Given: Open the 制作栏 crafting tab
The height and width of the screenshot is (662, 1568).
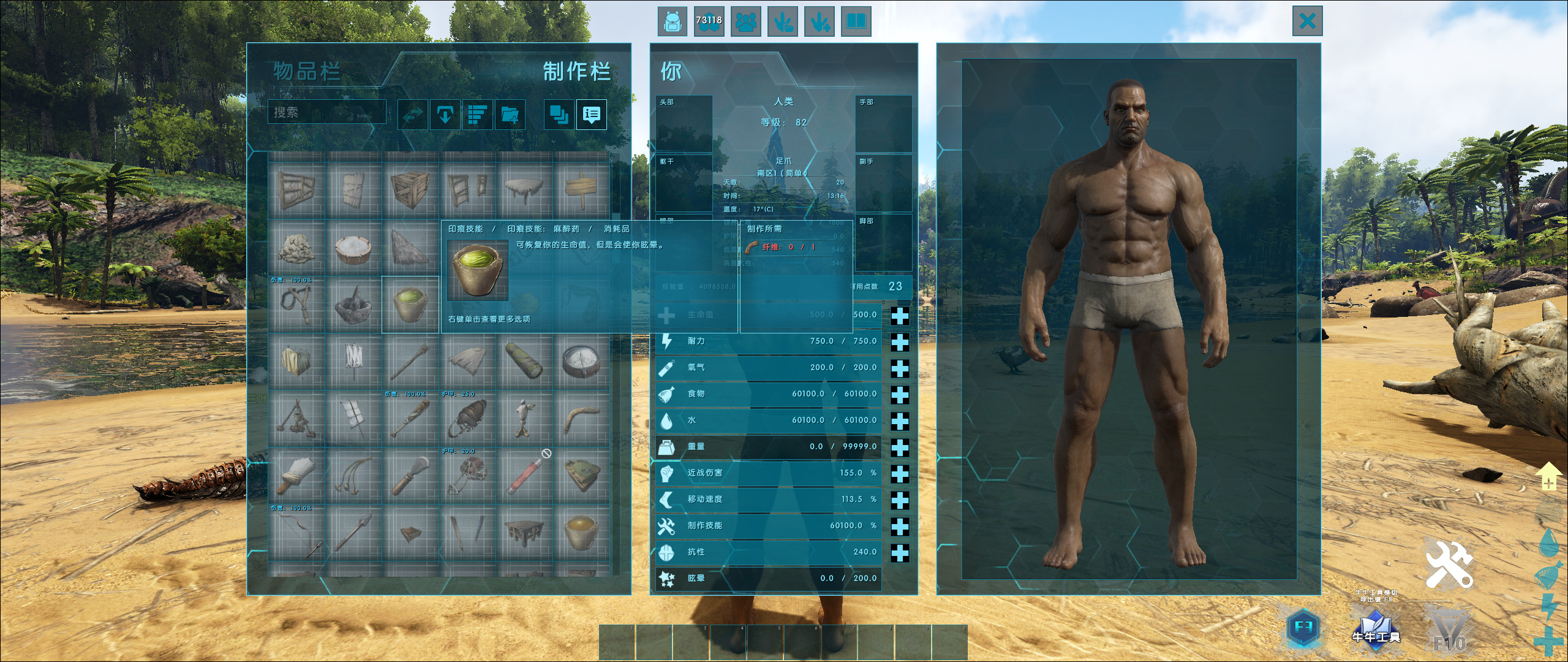Looking at the screenshot, I should click(576, 72).
